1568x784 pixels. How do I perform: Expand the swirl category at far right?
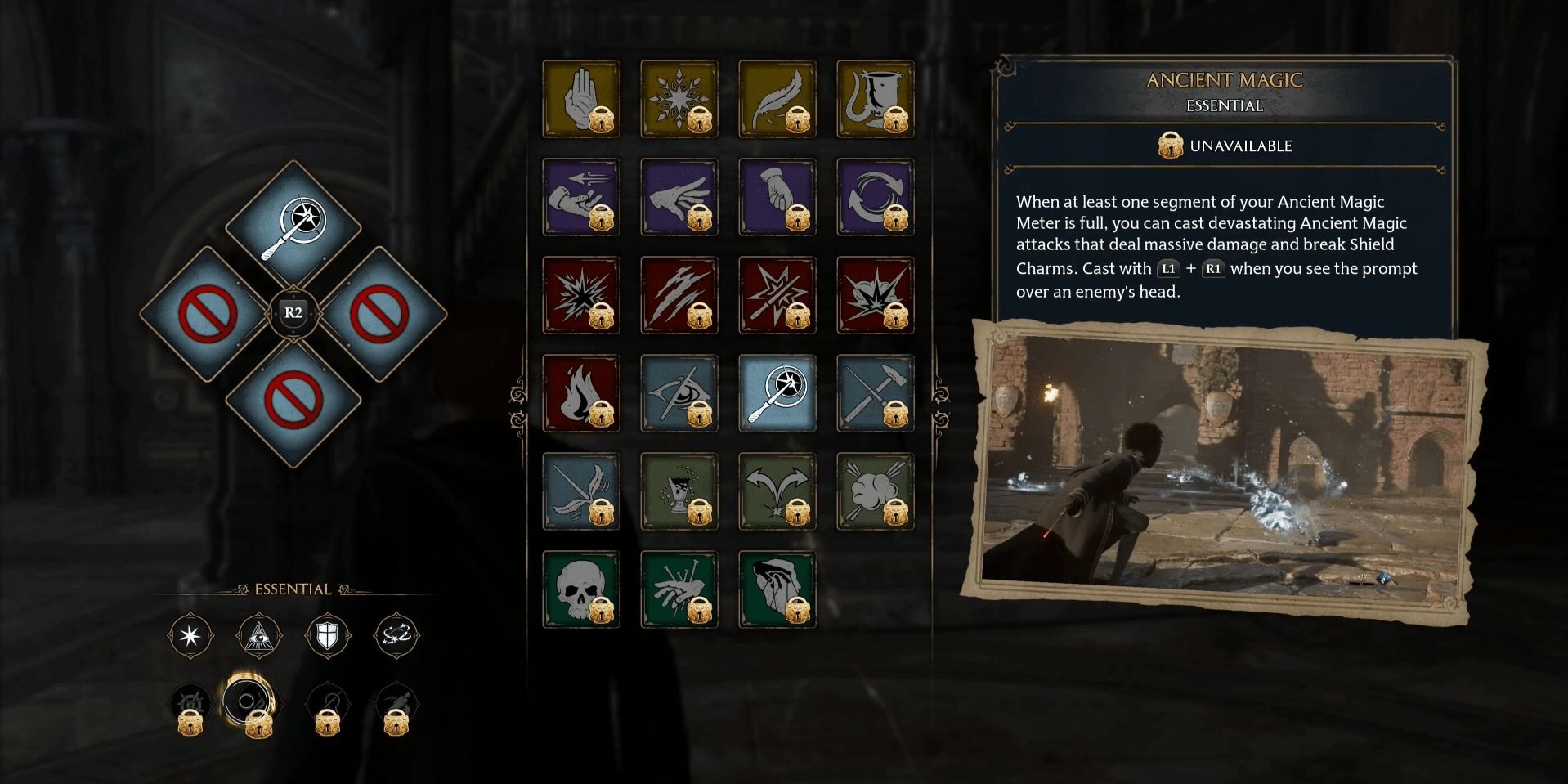click(x=394, y=636)
